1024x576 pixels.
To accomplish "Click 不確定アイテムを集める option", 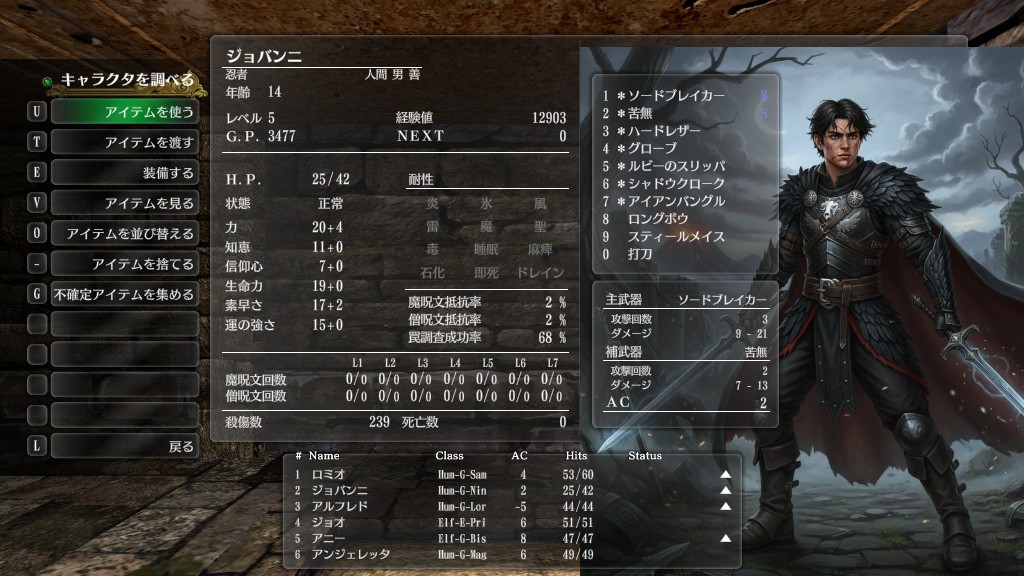I will (x=124, y=295).
